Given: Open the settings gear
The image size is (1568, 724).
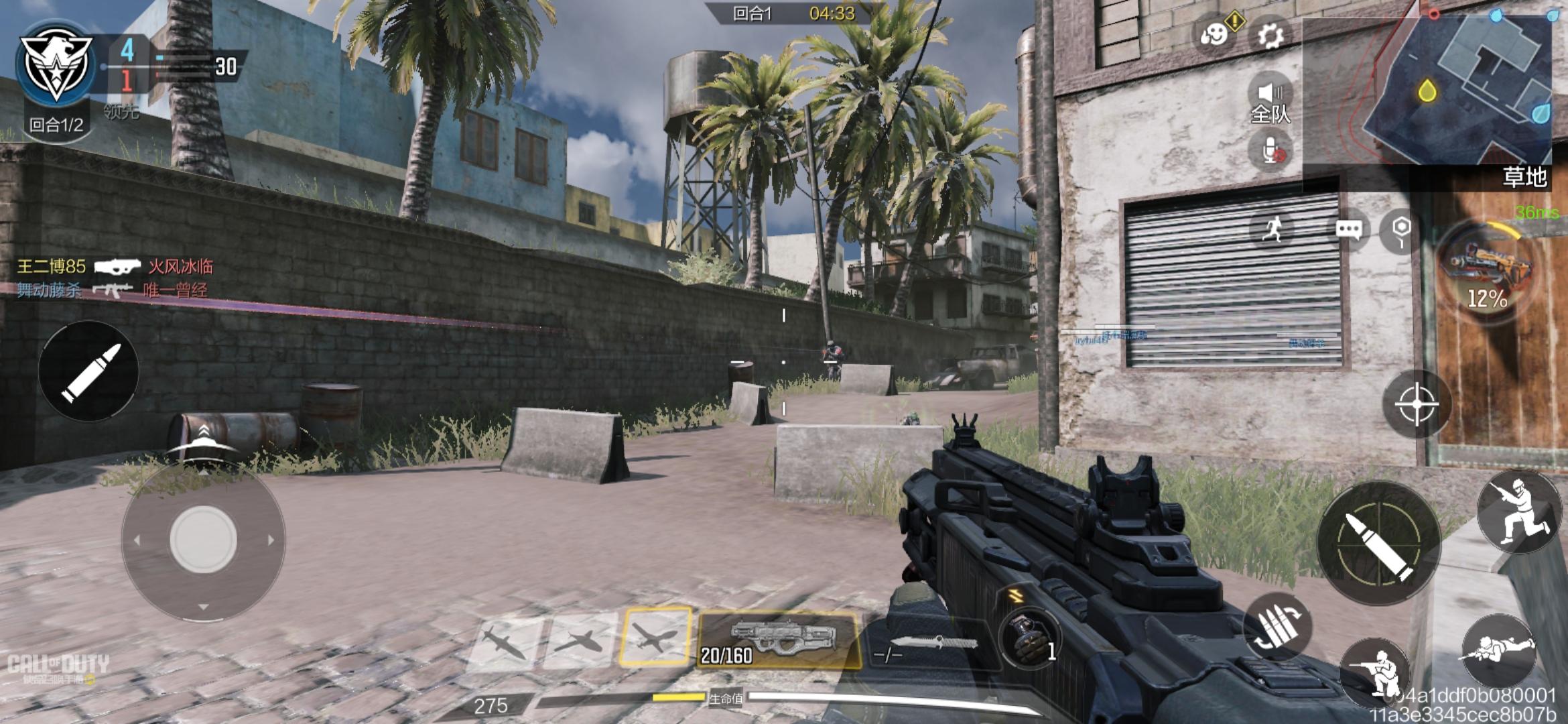Looking at the screenshot, I should [1270, 35].
